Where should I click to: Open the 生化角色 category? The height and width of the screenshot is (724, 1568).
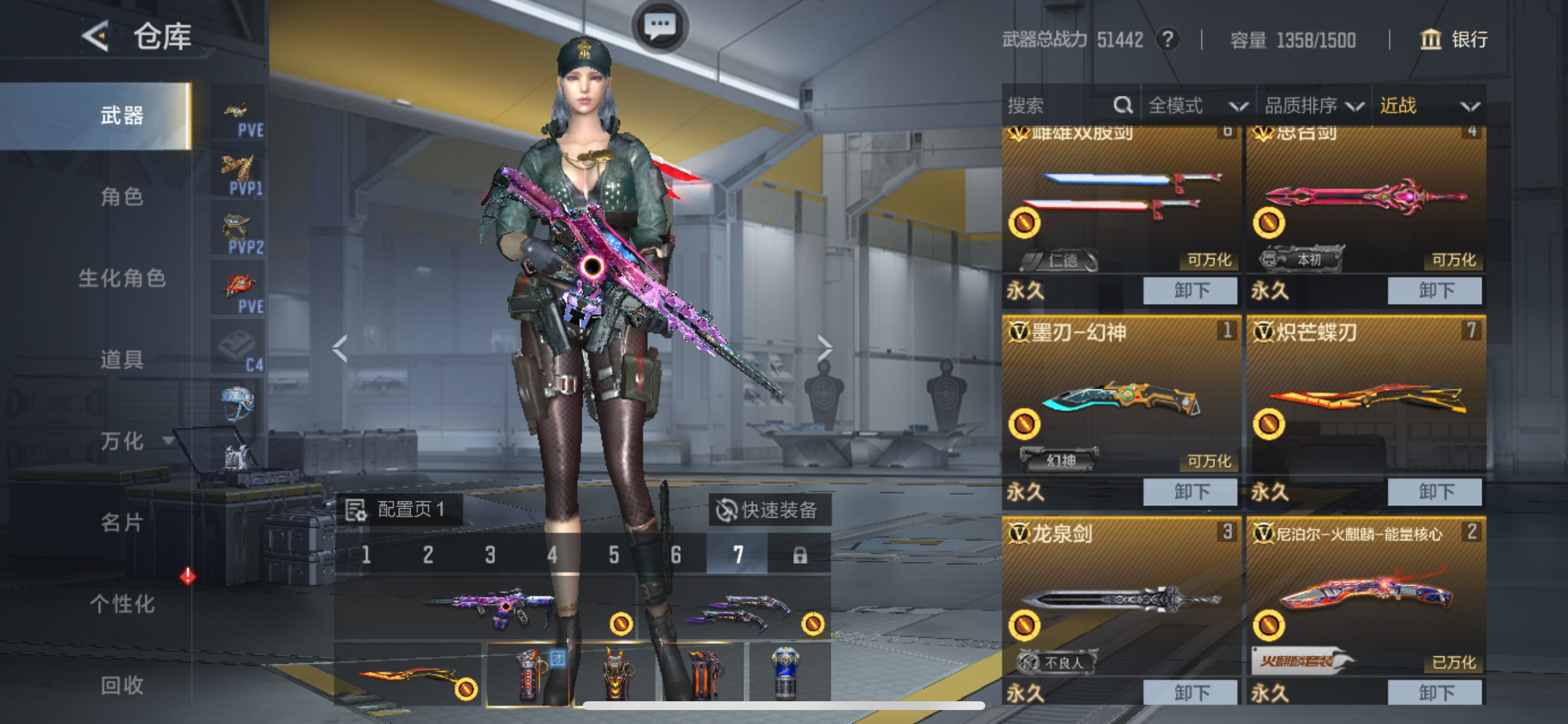pos(121,278)
